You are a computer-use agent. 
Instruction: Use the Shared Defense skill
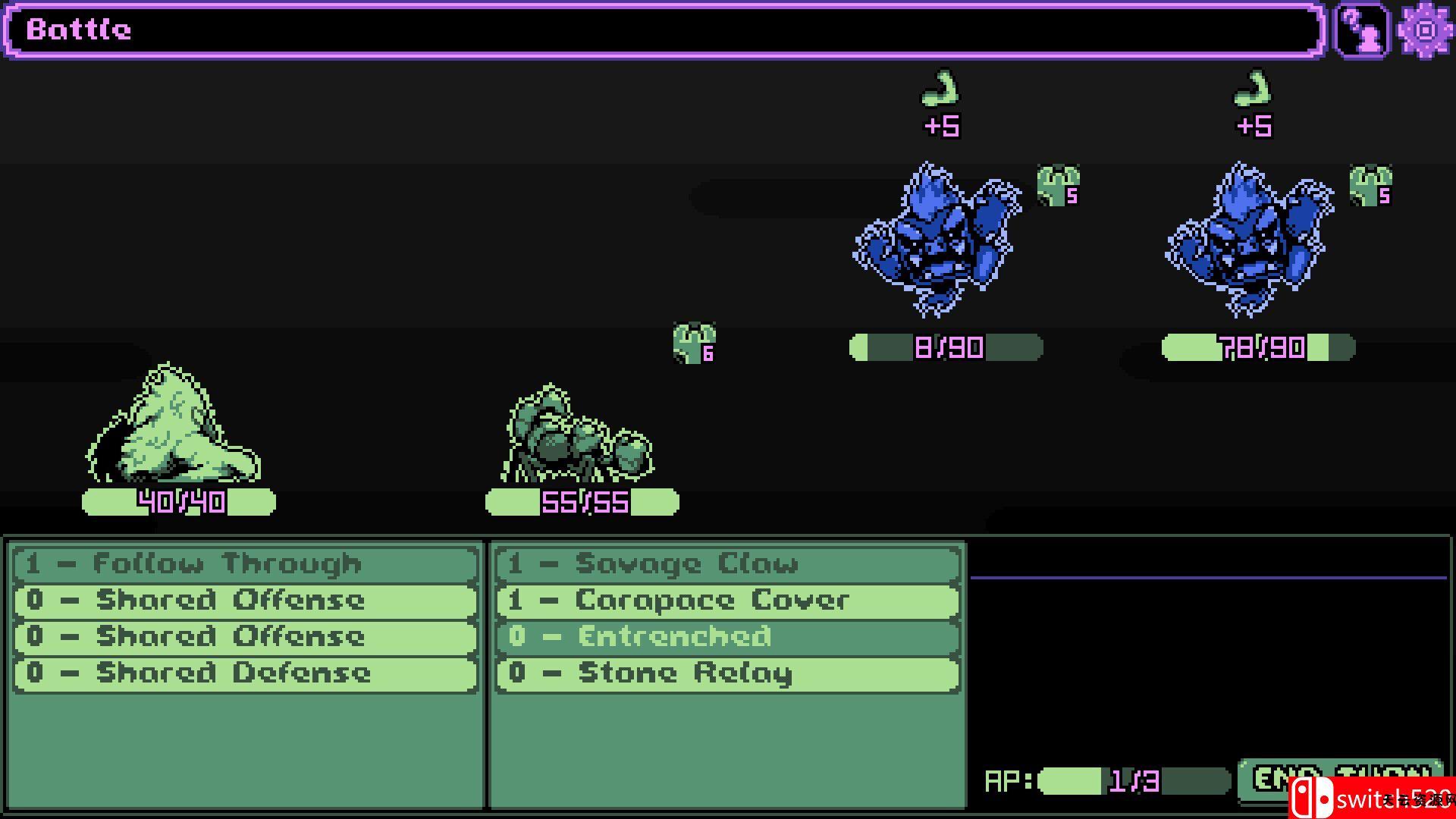pyautogui.click(x=246, y=673)
